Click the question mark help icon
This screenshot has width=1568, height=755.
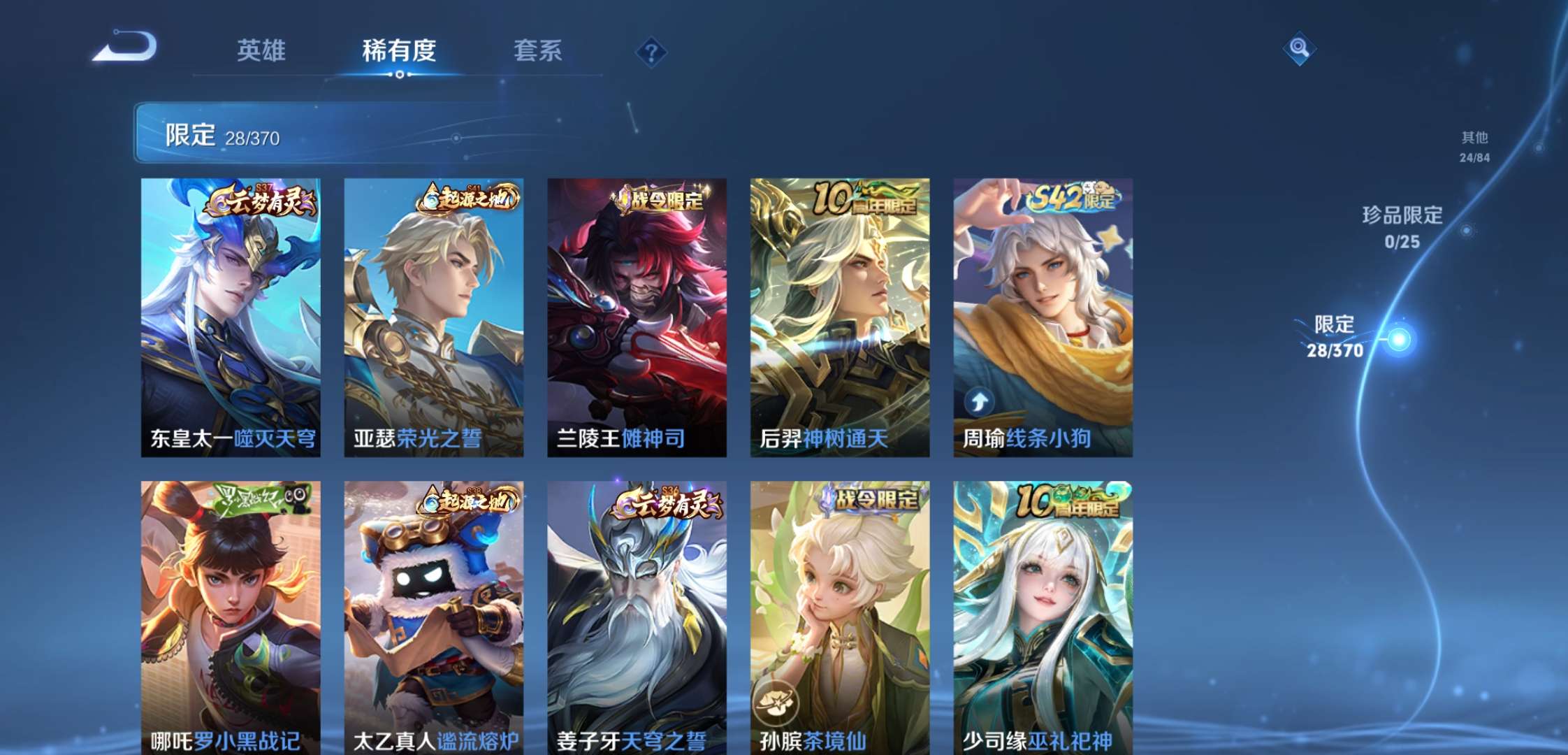650,50
